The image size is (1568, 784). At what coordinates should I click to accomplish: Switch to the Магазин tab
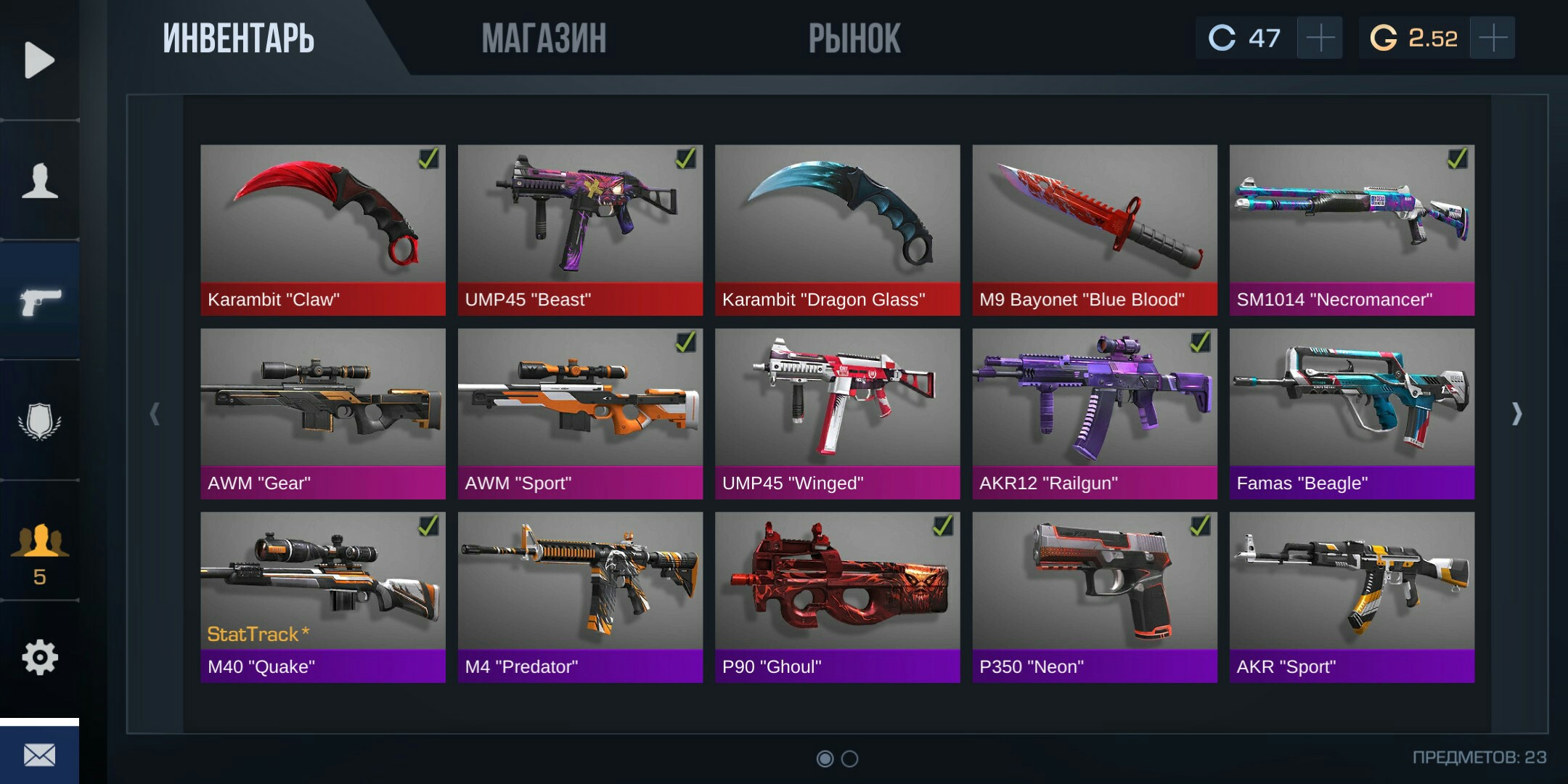pyautogui.click(x=544, y=38)
